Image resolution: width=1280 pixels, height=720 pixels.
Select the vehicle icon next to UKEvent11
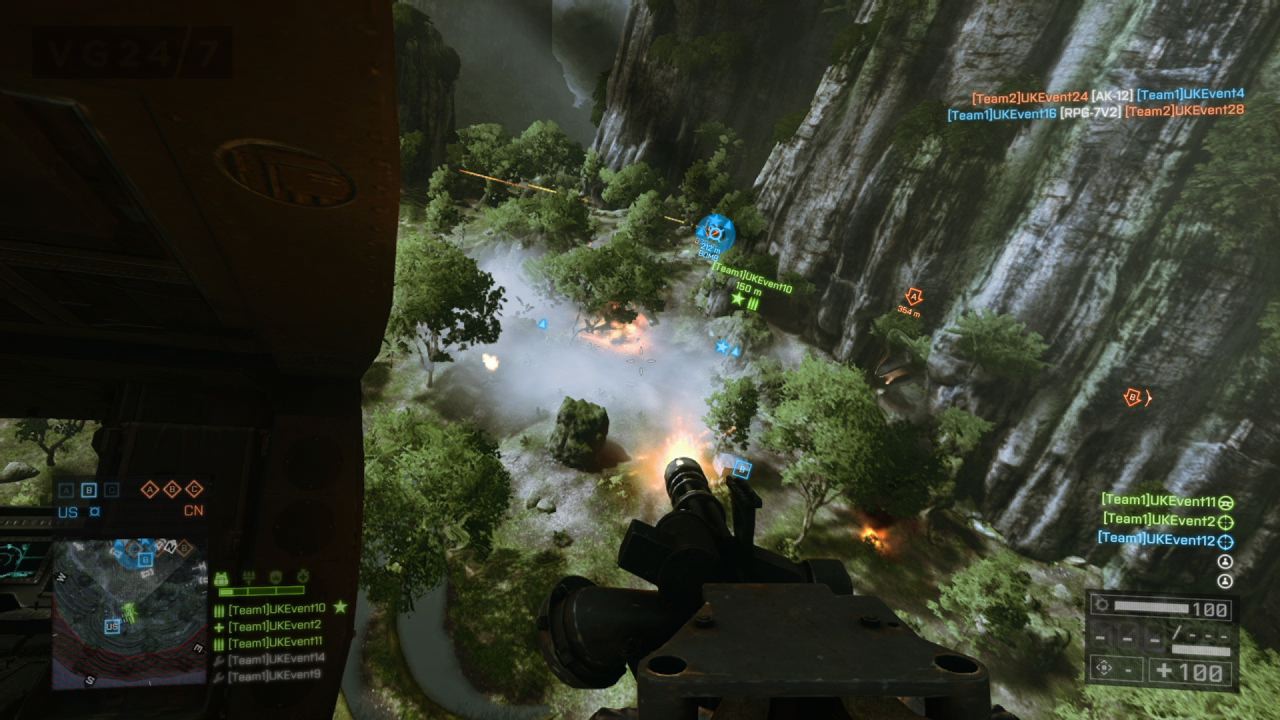click(1226, 503)
